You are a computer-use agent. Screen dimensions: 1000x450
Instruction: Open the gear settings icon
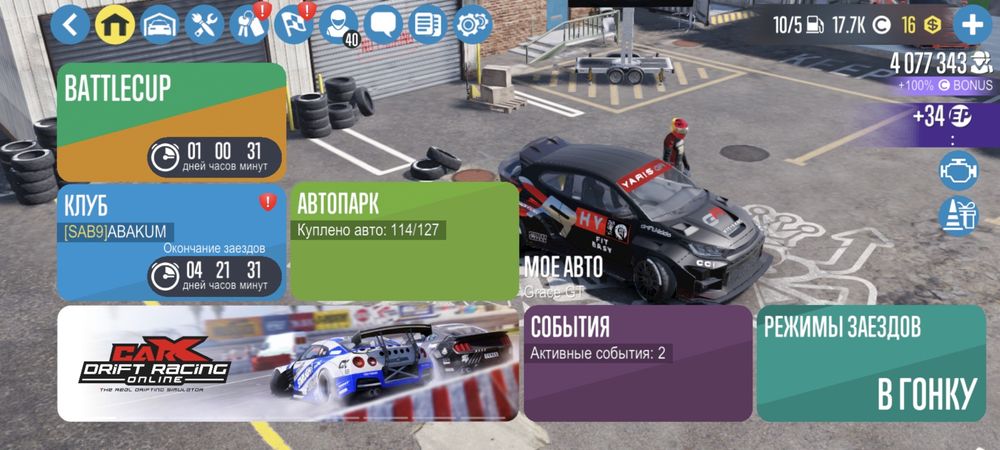click(472, 24)
